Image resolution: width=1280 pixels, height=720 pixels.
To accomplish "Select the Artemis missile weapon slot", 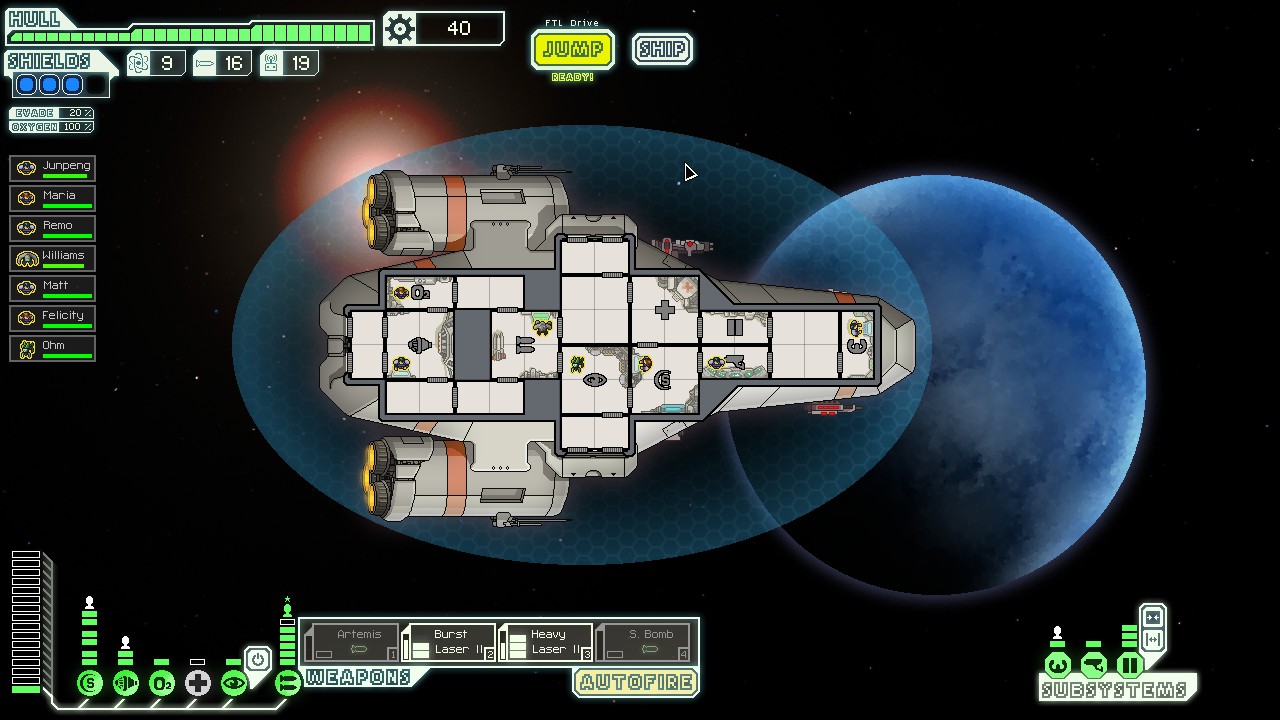I will pos(351,642).
